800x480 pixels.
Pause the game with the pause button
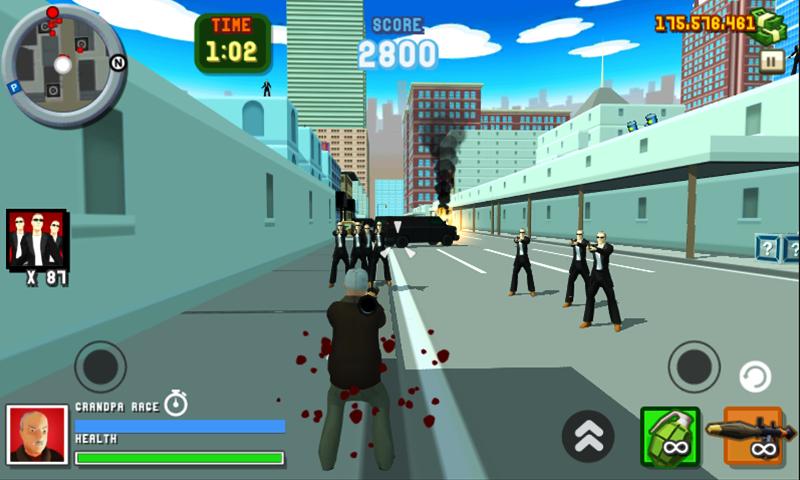pyautogui.click(x=771, y=61)
